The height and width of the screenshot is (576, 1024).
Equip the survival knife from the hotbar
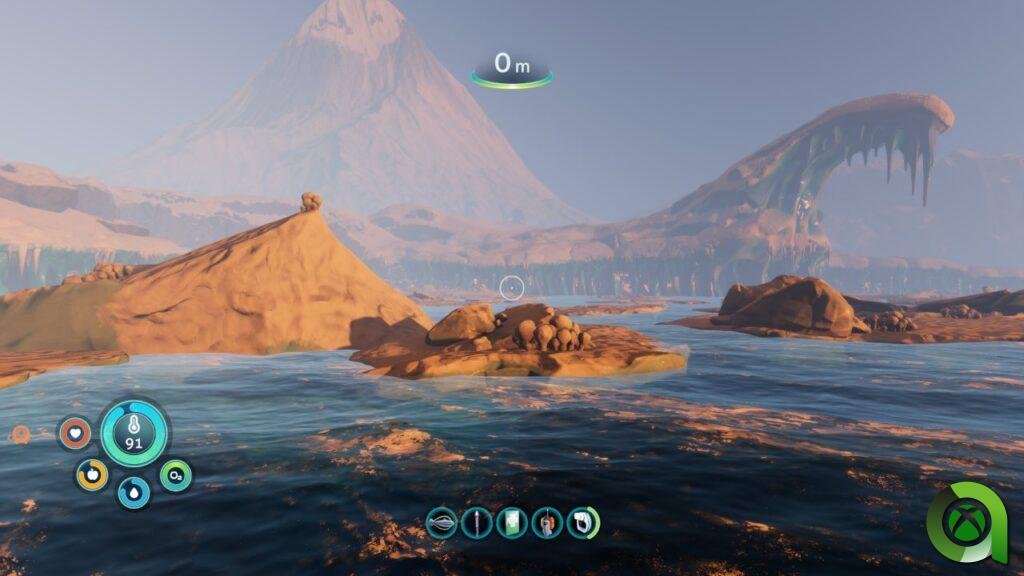coord(477,522)
